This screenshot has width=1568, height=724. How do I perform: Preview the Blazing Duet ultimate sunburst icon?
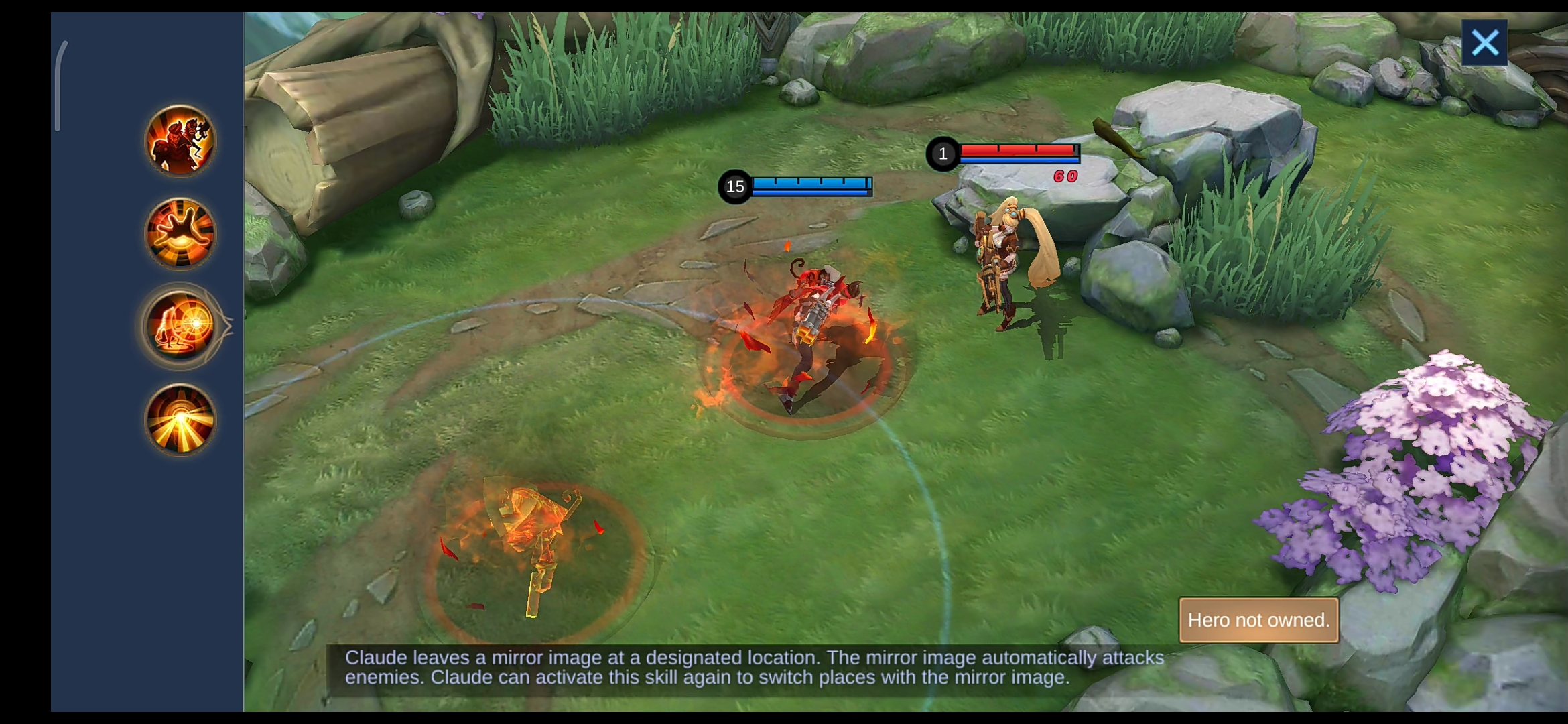coord(180,419)
